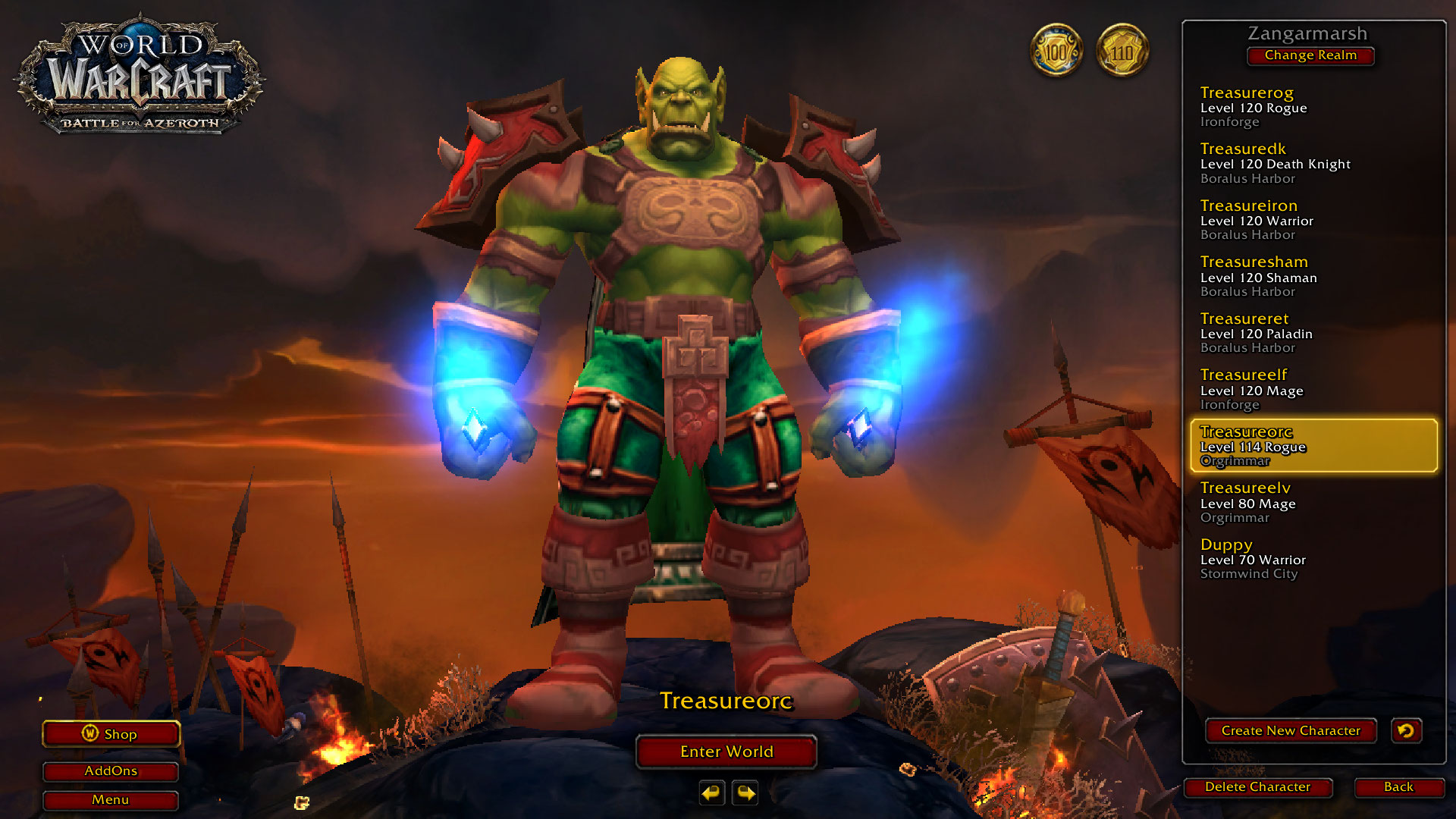The width and height of the screenshot is (1456, 819).
Task: Select highlighted character Treasureorc in list
Action: 1313,446
